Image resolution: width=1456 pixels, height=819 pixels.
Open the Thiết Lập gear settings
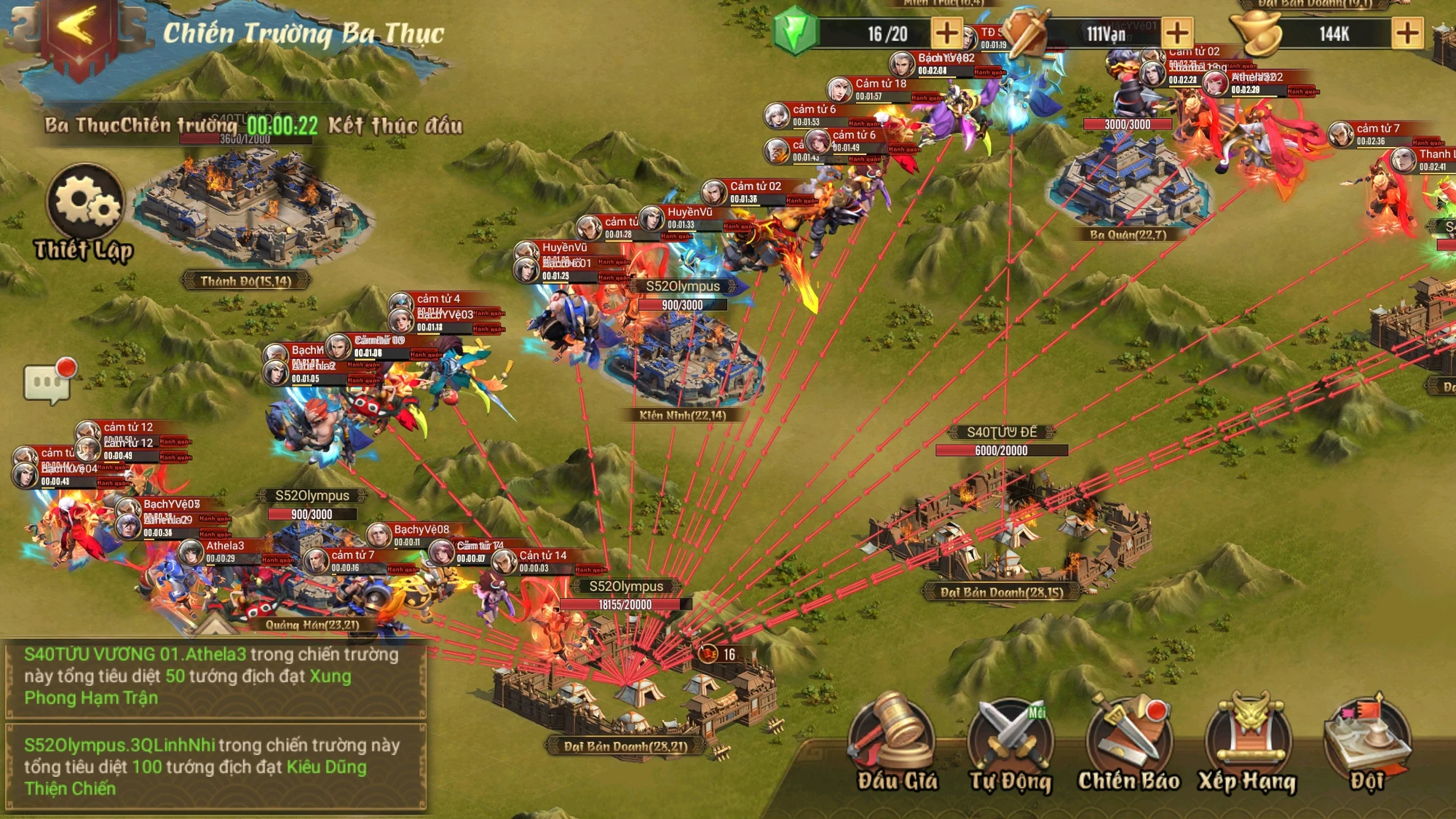pyautogui.click(x=85, y=205)
